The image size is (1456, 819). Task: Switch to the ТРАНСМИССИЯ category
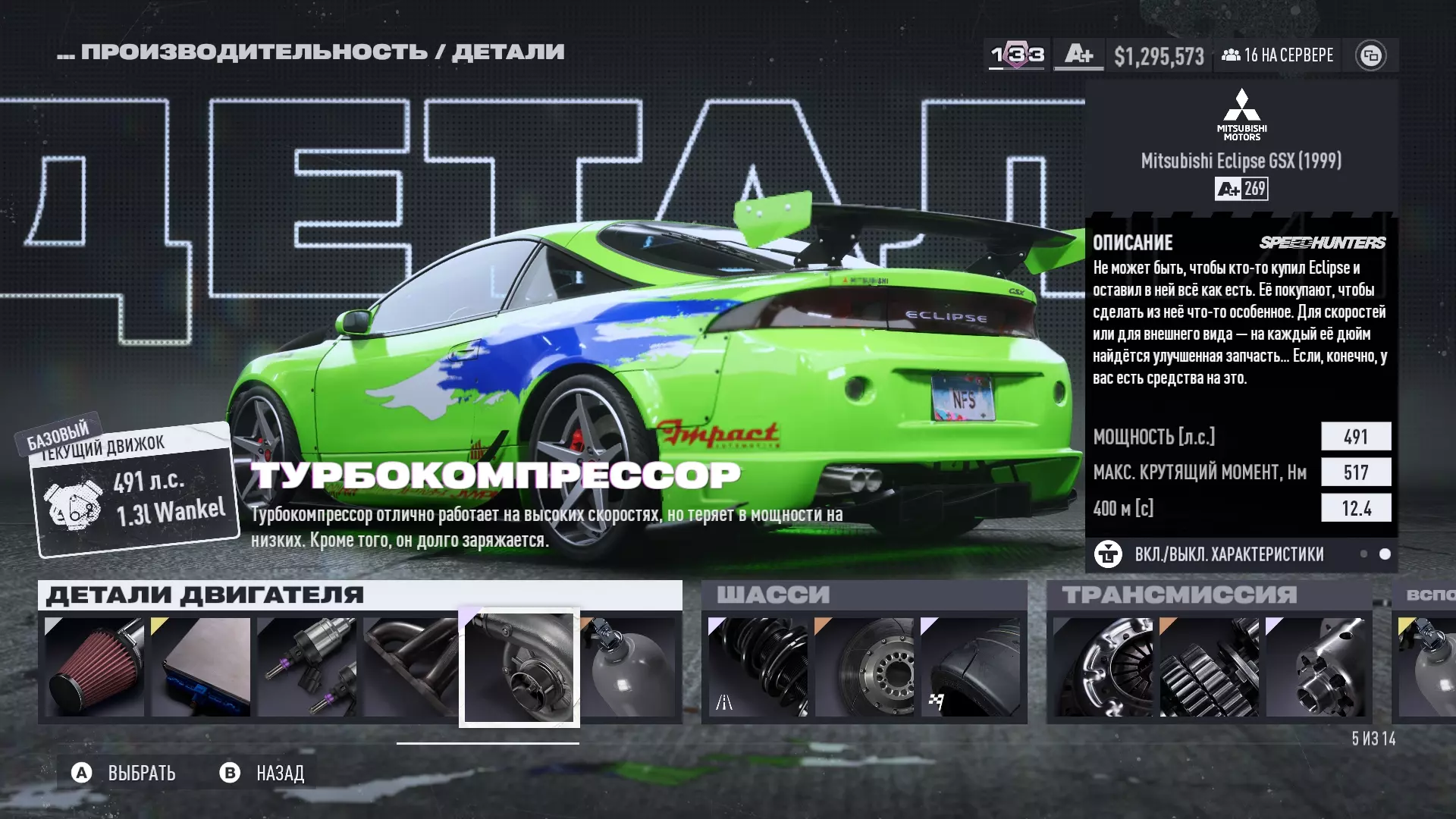1179,595
